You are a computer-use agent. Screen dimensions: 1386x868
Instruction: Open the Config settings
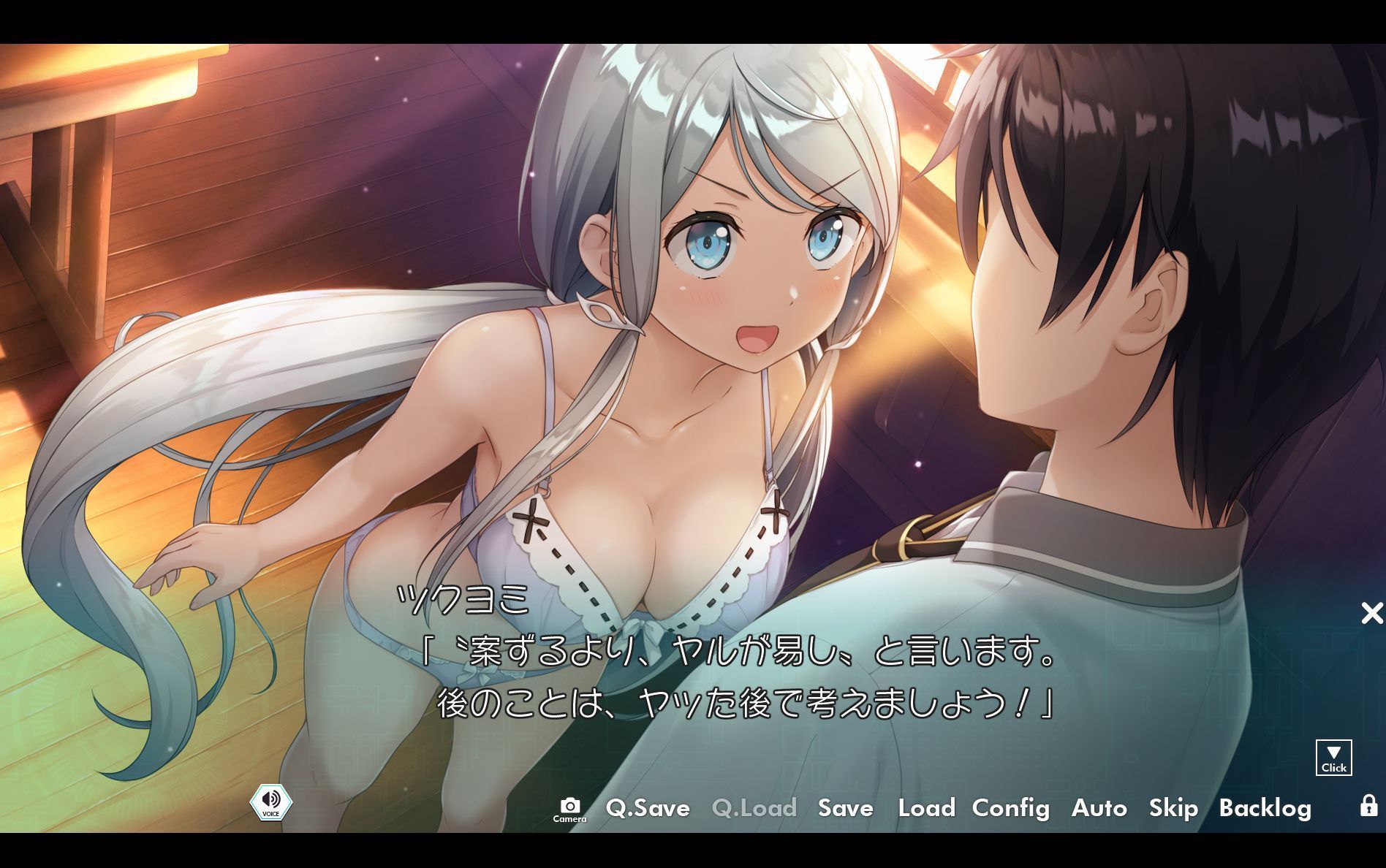click(1011, 809)
